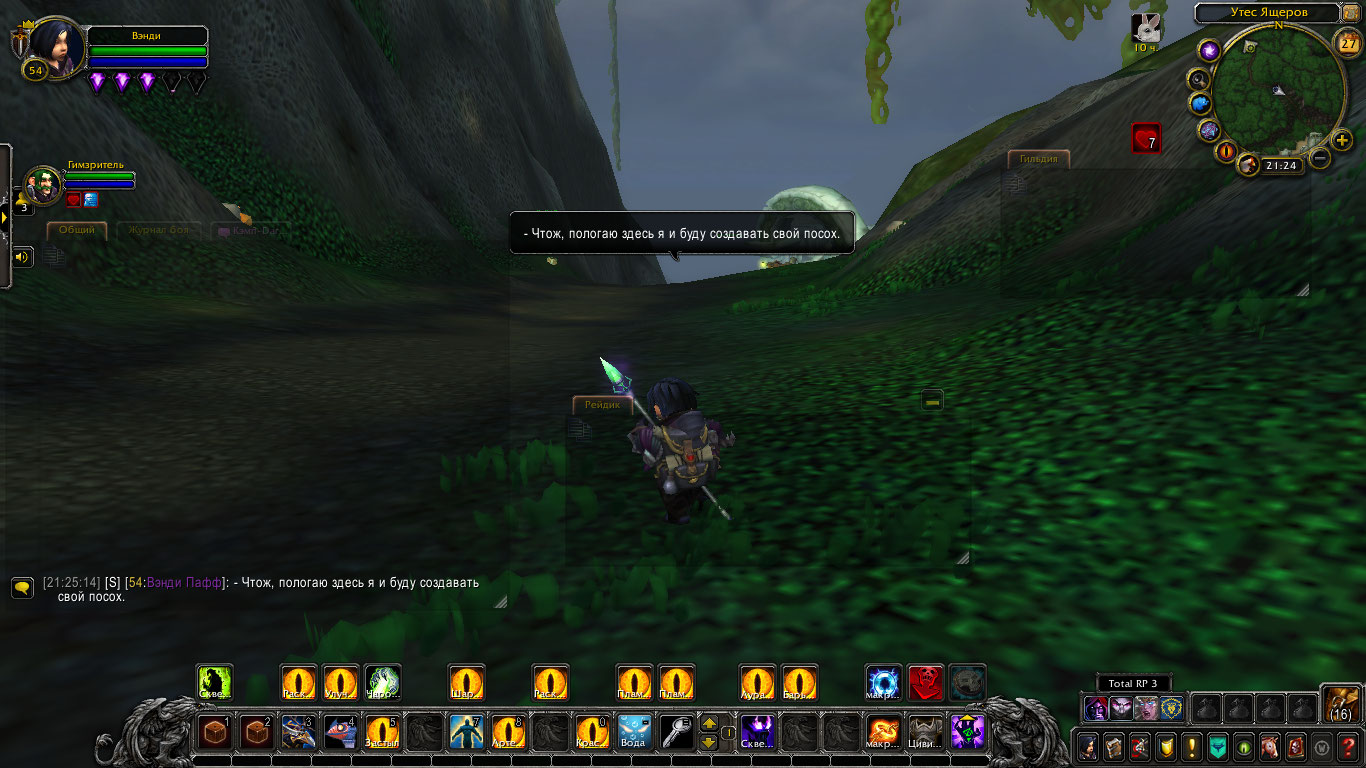Use the Вода water ability slot

pos(634,732)
